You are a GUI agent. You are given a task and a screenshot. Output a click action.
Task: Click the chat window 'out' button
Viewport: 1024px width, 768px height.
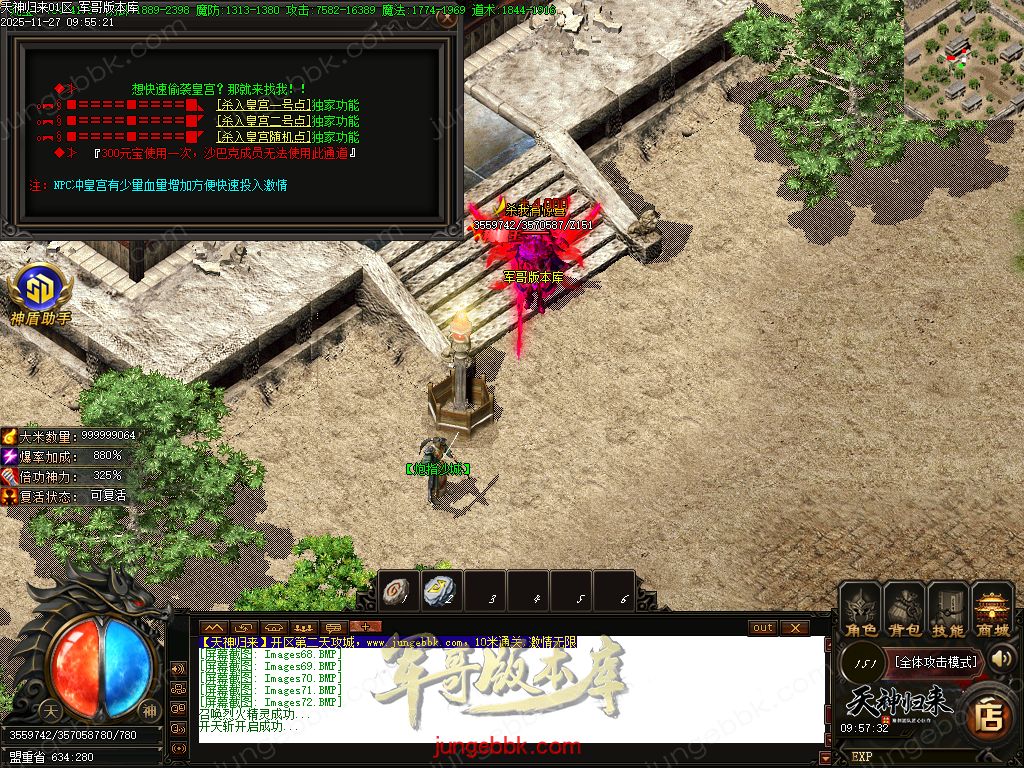coord(763,628)
